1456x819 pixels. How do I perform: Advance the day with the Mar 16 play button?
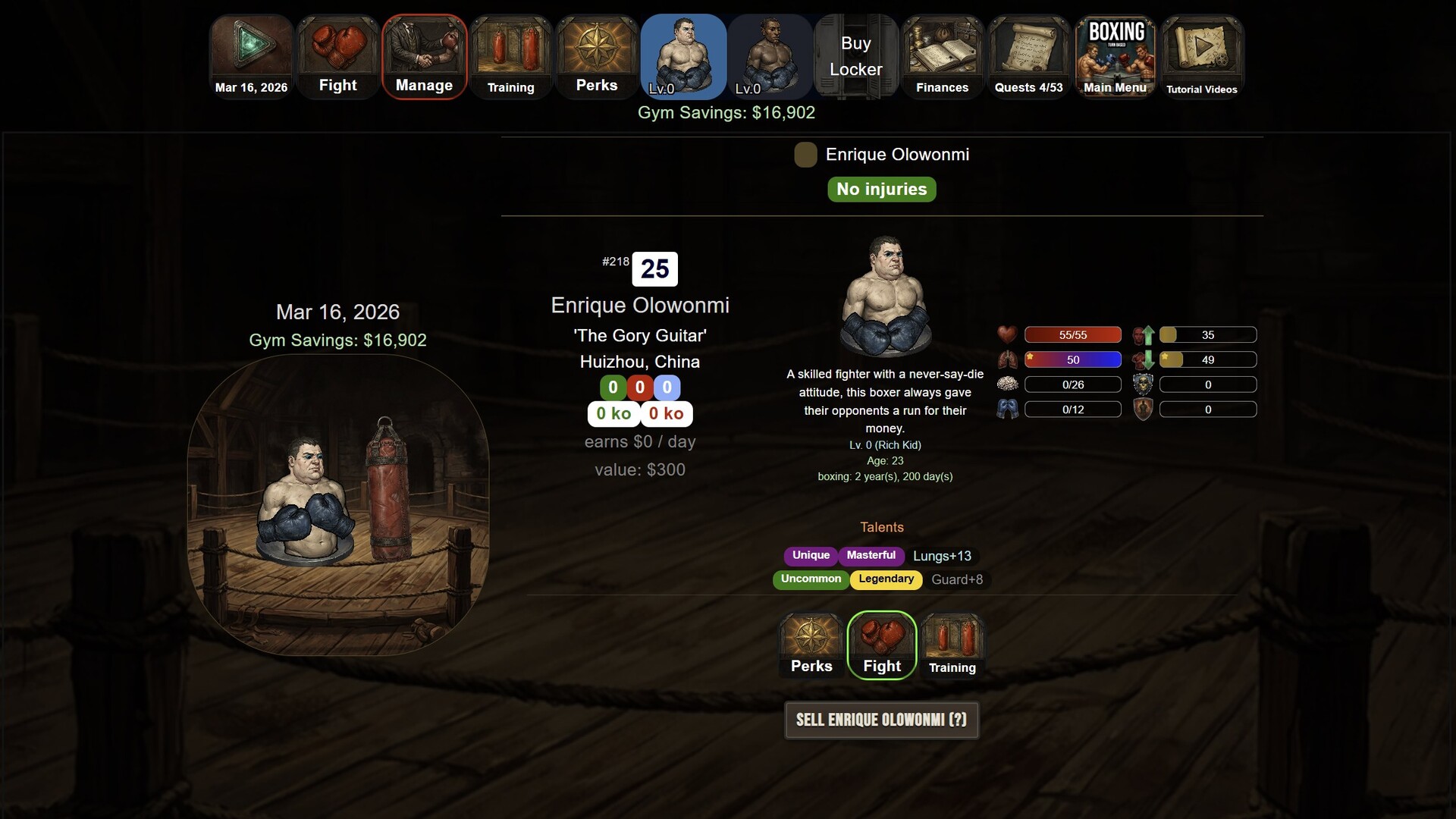point(251,57)
